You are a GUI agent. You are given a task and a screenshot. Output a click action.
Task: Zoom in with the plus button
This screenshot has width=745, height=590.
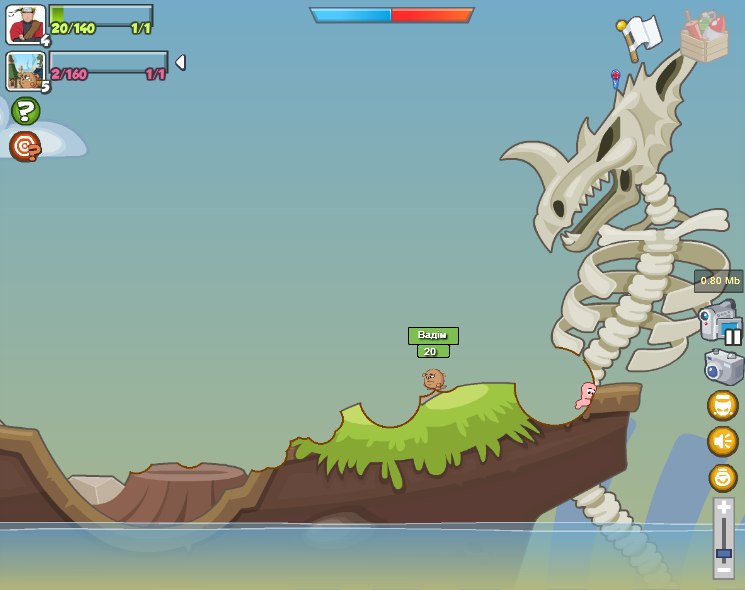click(x=723, y=508)
